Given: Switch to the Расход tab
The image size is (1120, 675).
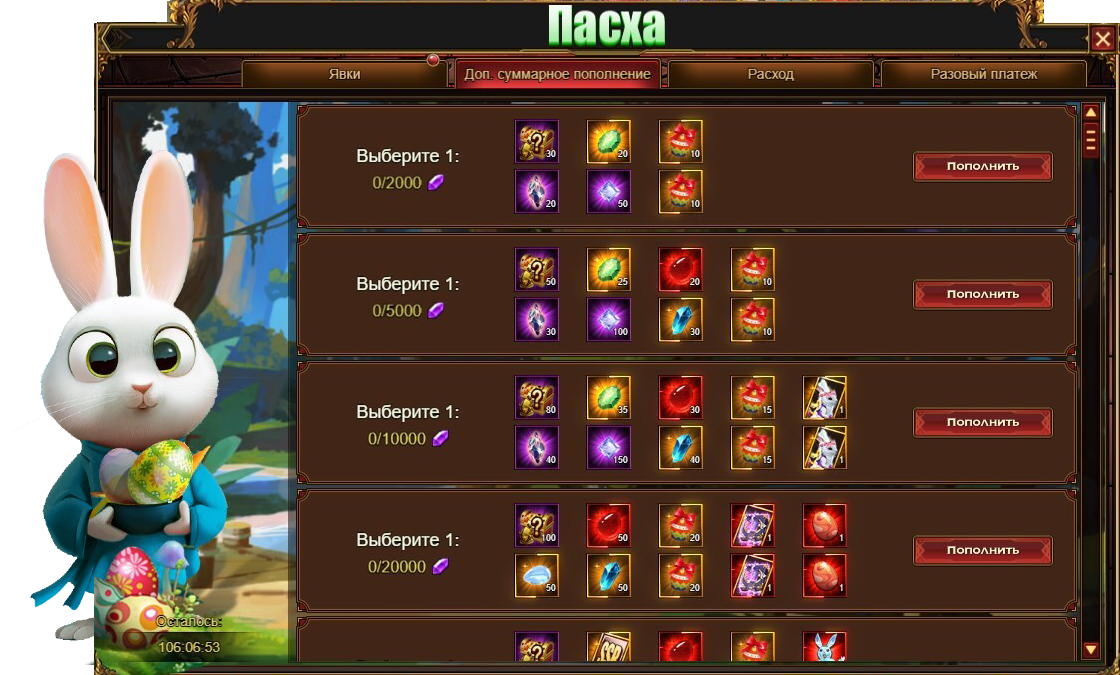Looking at the screenshot, I should point(770,74).
